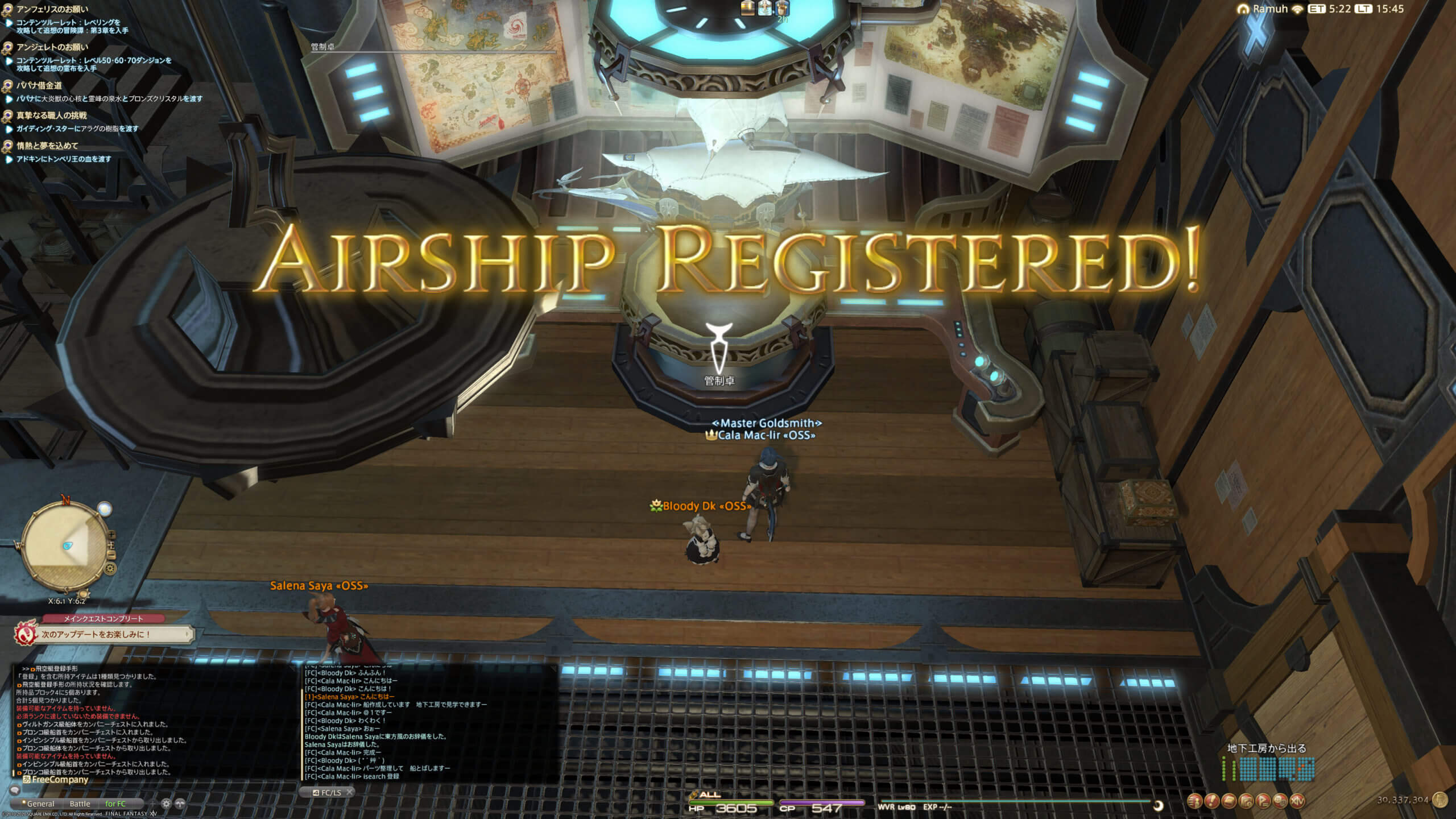This screenshot has height=819, width=1456.
Task: Open the exclamation mark Duty menu
Action: pyautogui.click(x=1212, y=801)
